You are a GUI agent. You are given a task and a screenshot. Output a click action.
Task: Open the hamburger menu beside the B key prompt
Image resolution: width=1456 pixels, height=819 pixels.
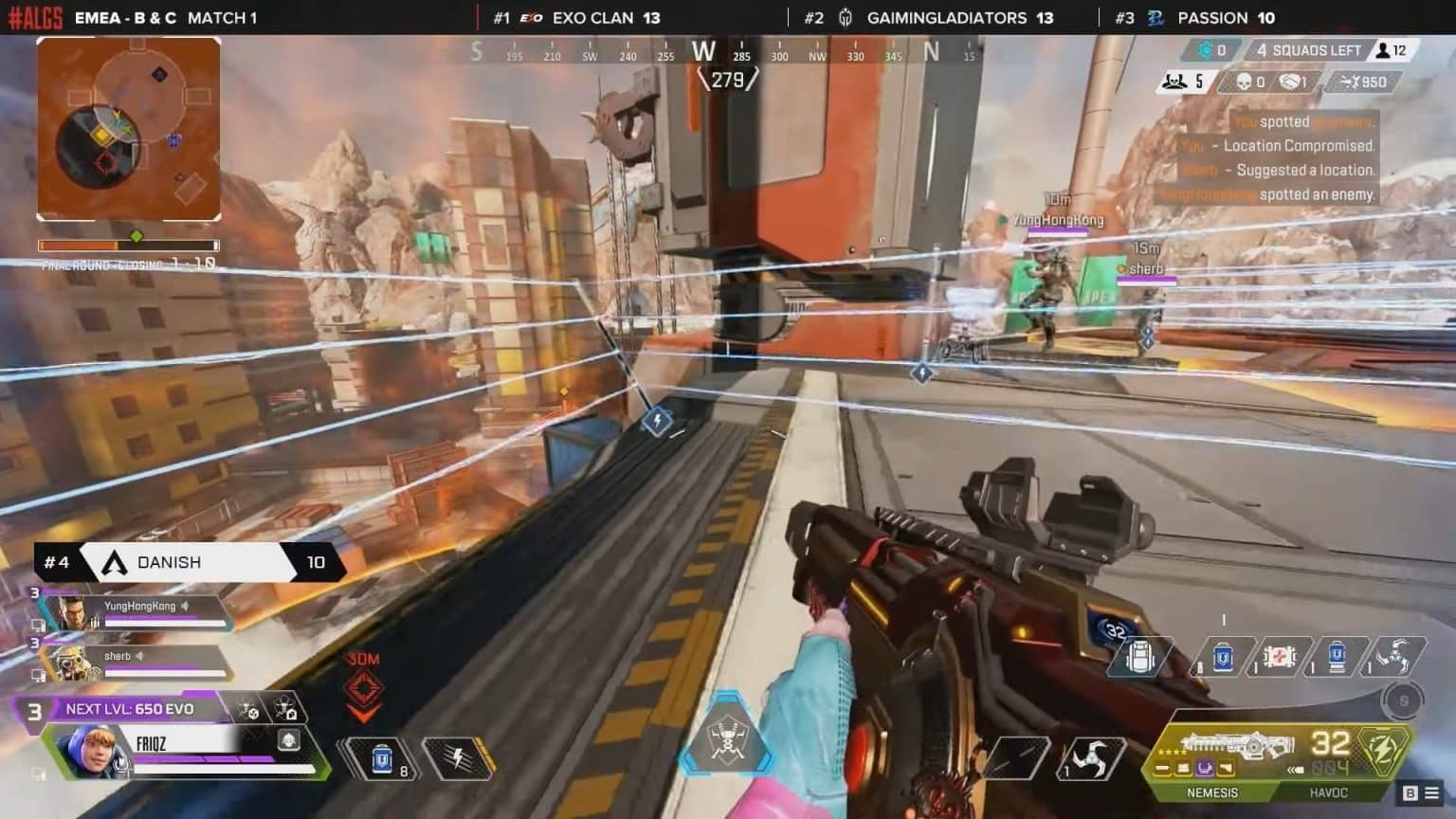(1430, 792)
